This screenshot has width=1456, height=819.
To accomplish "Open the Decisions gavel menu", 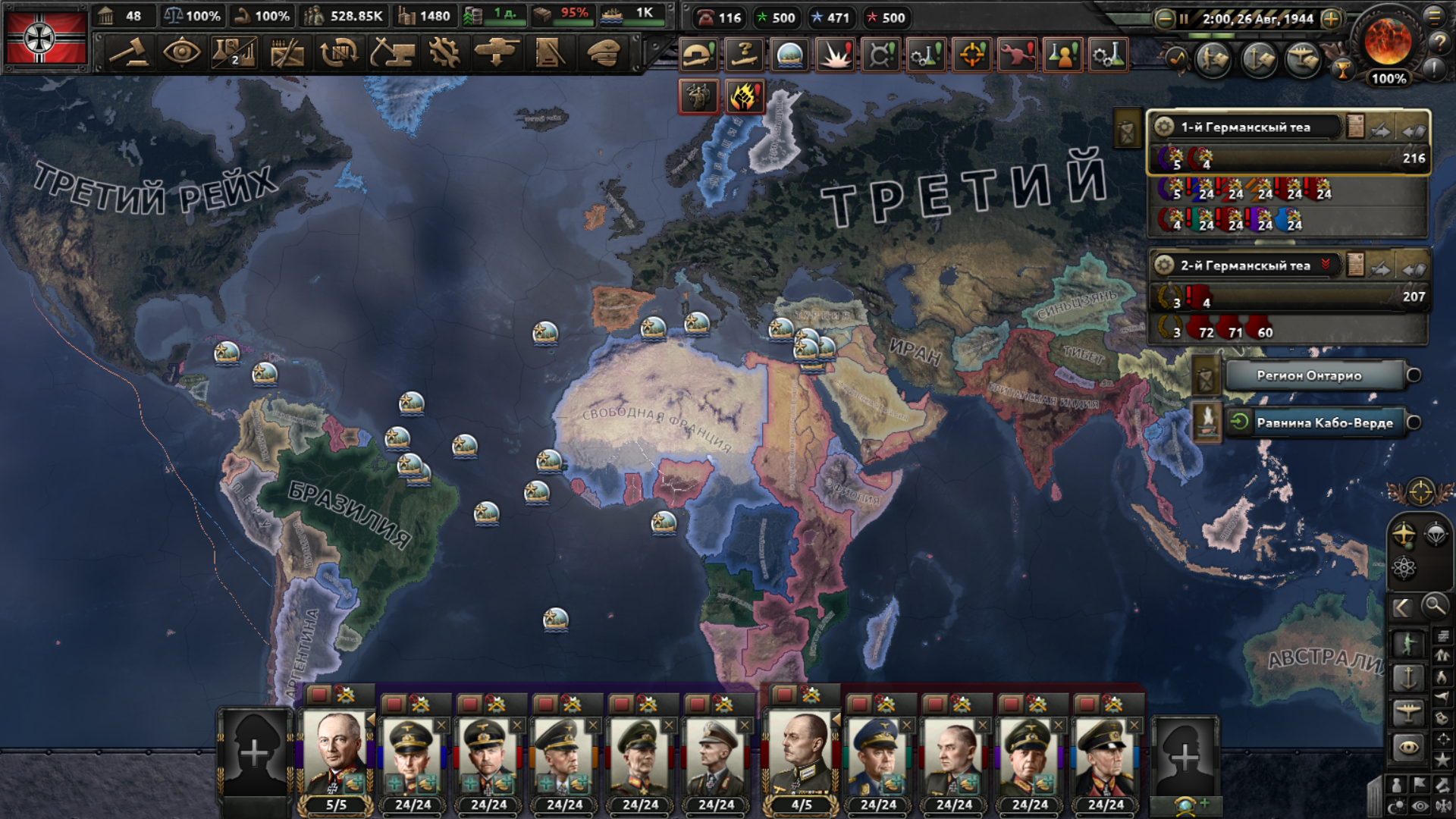I will 130,53.
